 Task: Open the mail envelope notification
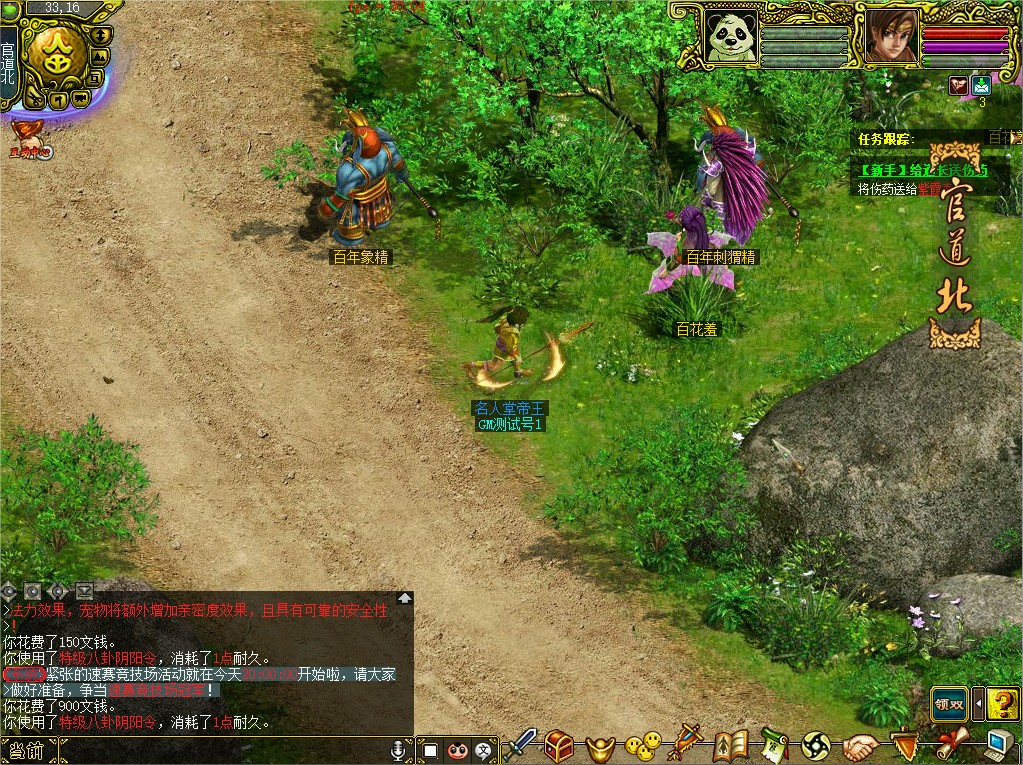[981, 86]
